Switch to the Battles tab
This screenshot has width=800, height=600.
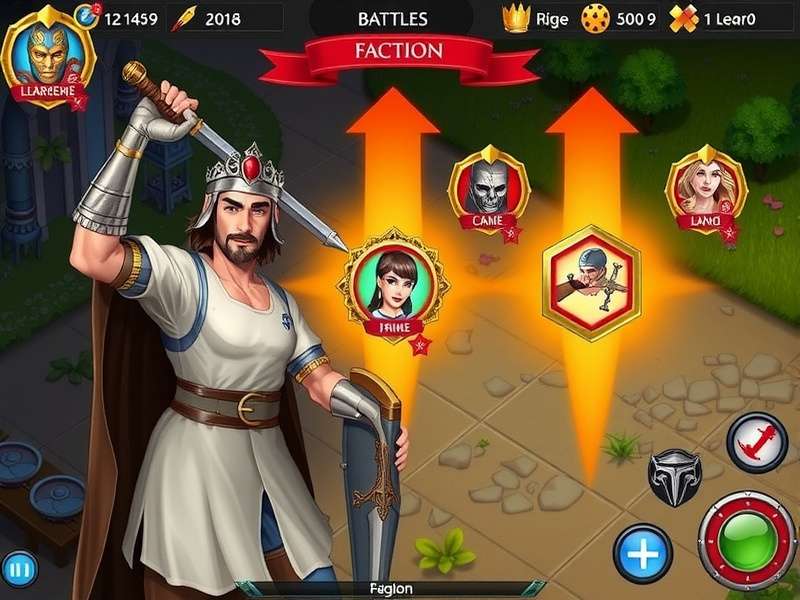coord(392,19)
